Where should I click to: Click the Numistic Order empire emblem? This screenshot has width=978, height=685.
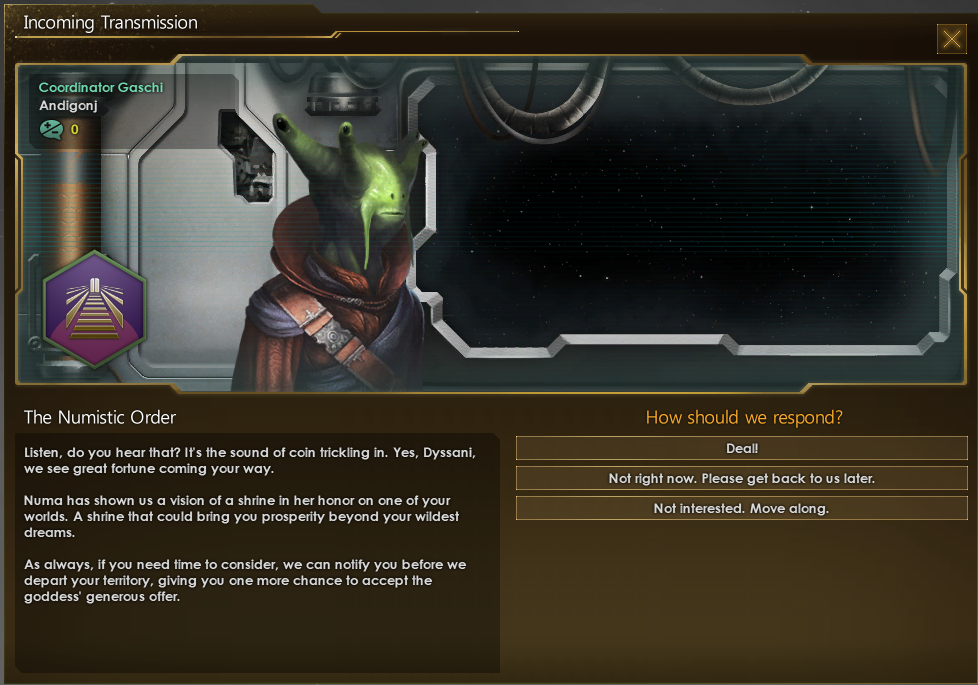pyautogui.click(x=95, y=309)
